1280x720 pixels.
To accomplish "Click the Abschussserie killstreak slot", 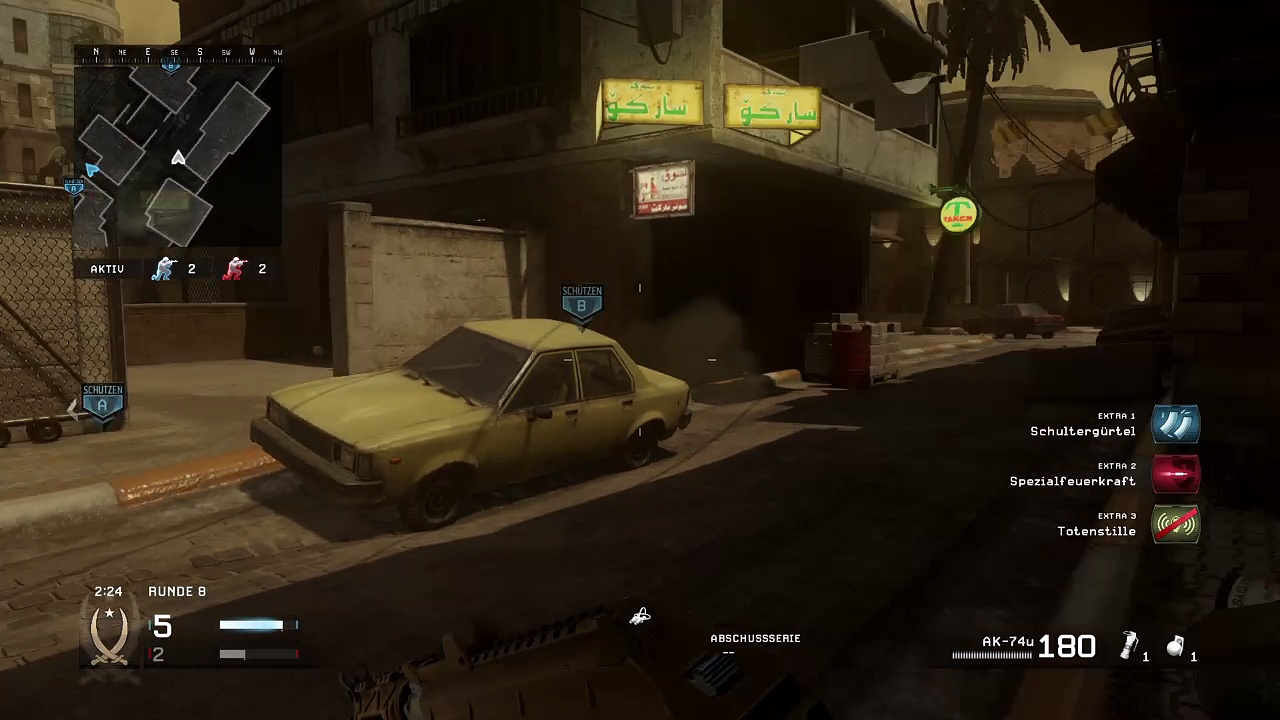I will click(755, 645).
